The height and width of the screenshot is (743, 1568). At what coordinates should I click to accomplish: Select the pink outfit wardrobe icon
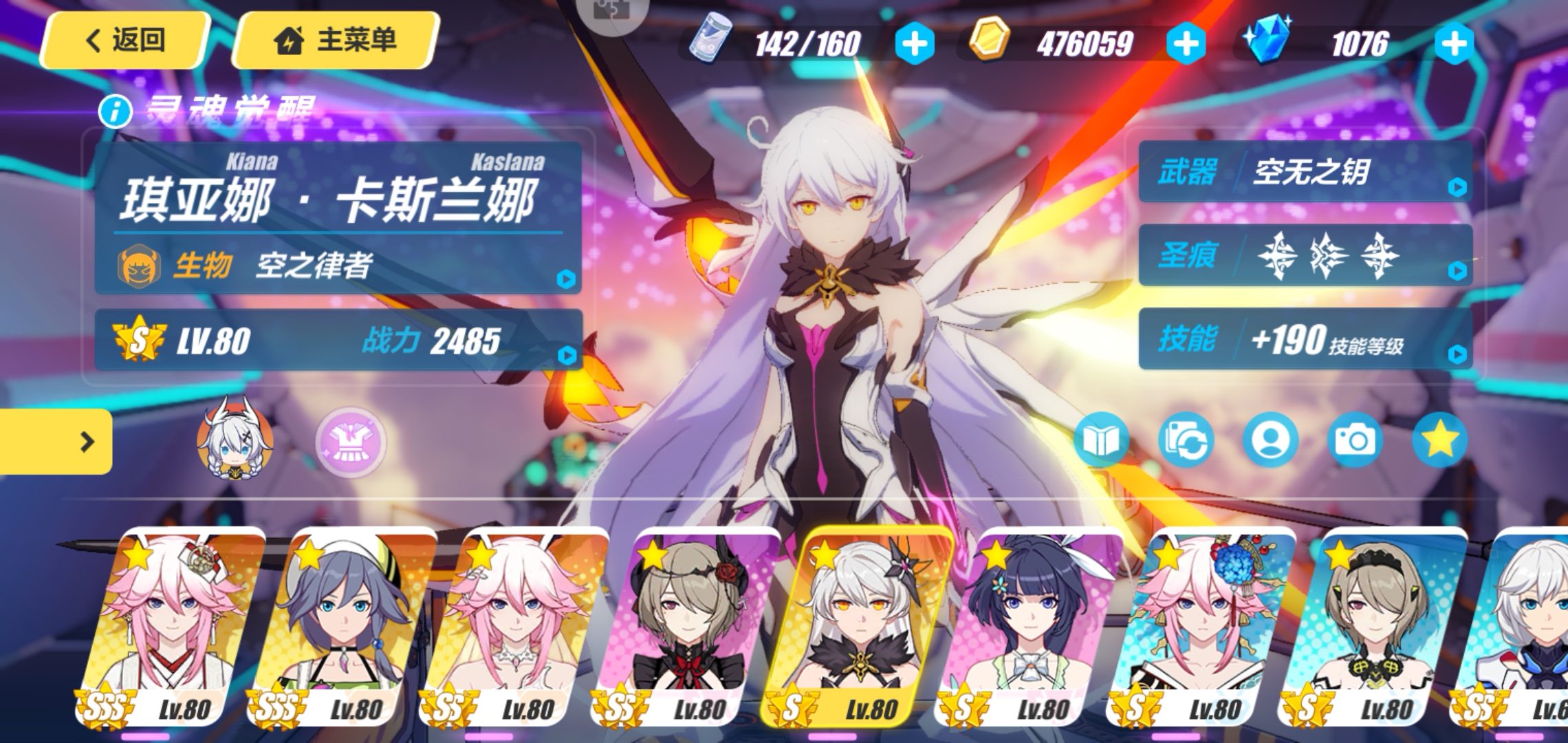(x=351, y=442)
